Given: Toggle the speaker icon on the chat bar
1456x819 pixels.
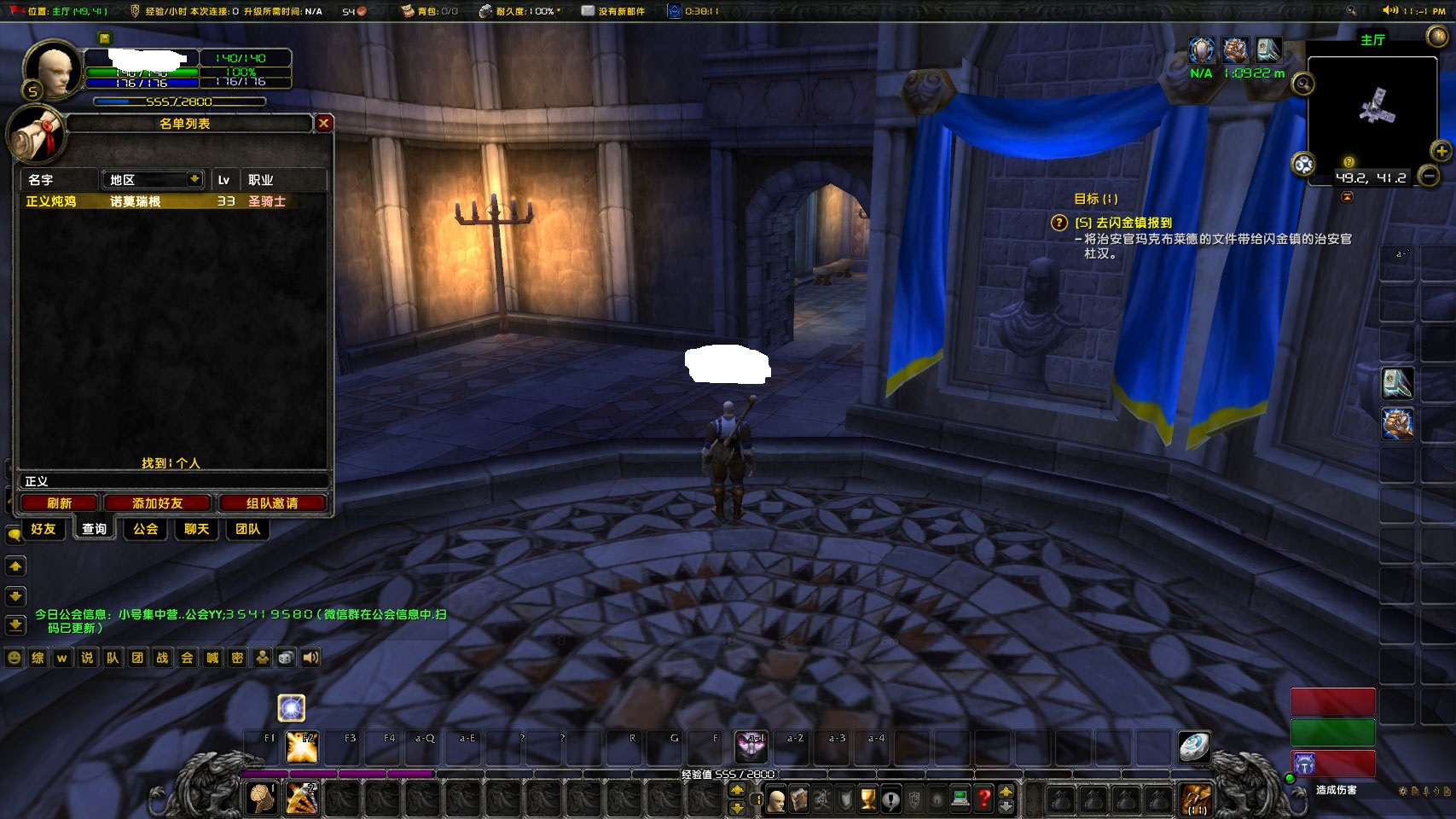Looking at the screenshot, I should (x=309, y=658).
